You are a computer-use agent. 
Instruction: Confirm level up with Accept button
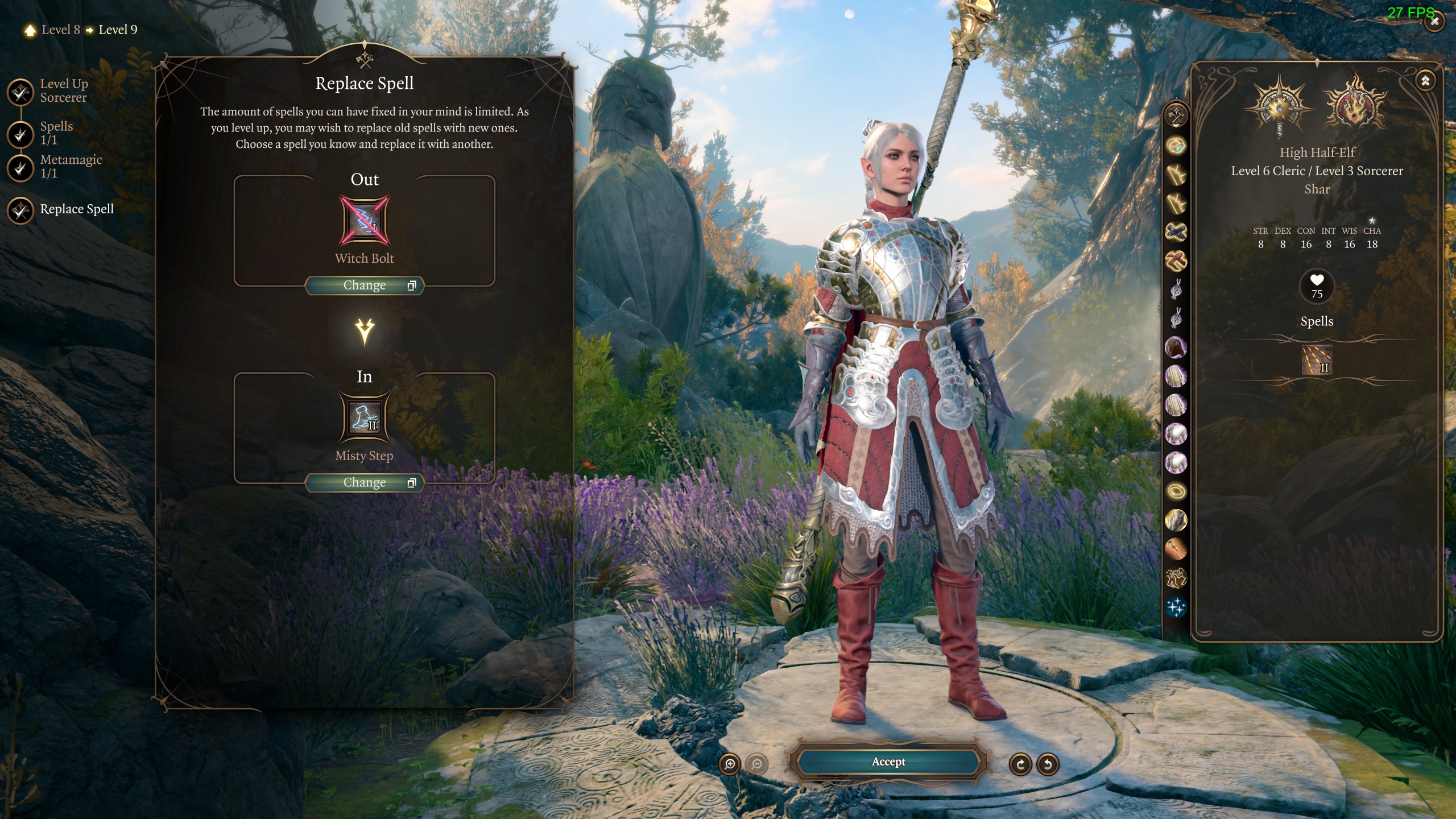pyautogui.click(x=888, y=762)
